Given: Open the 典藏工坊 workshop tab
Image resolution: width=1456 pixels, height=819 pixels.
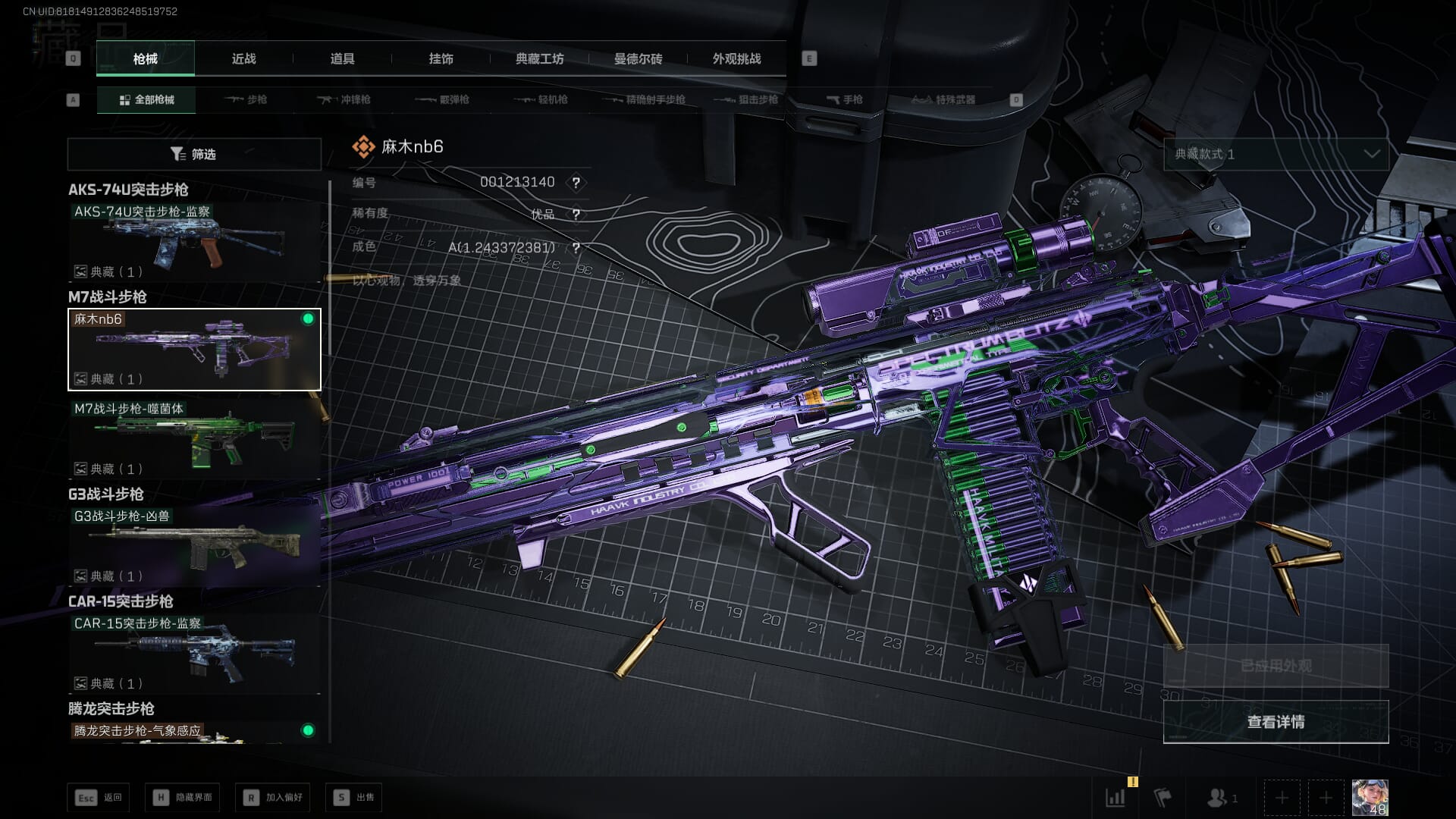Looking at the screenshot, I should [539, 58].
